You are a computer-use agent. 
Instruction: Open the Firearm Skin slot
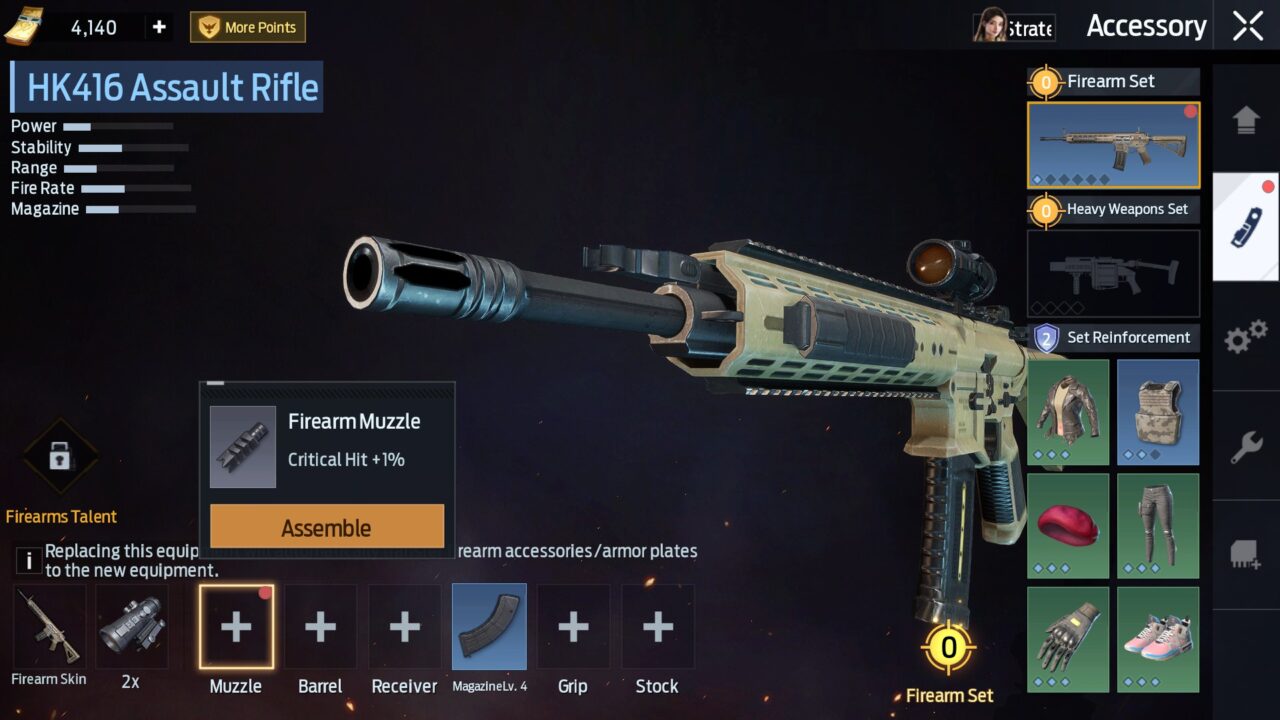[49, 627]
